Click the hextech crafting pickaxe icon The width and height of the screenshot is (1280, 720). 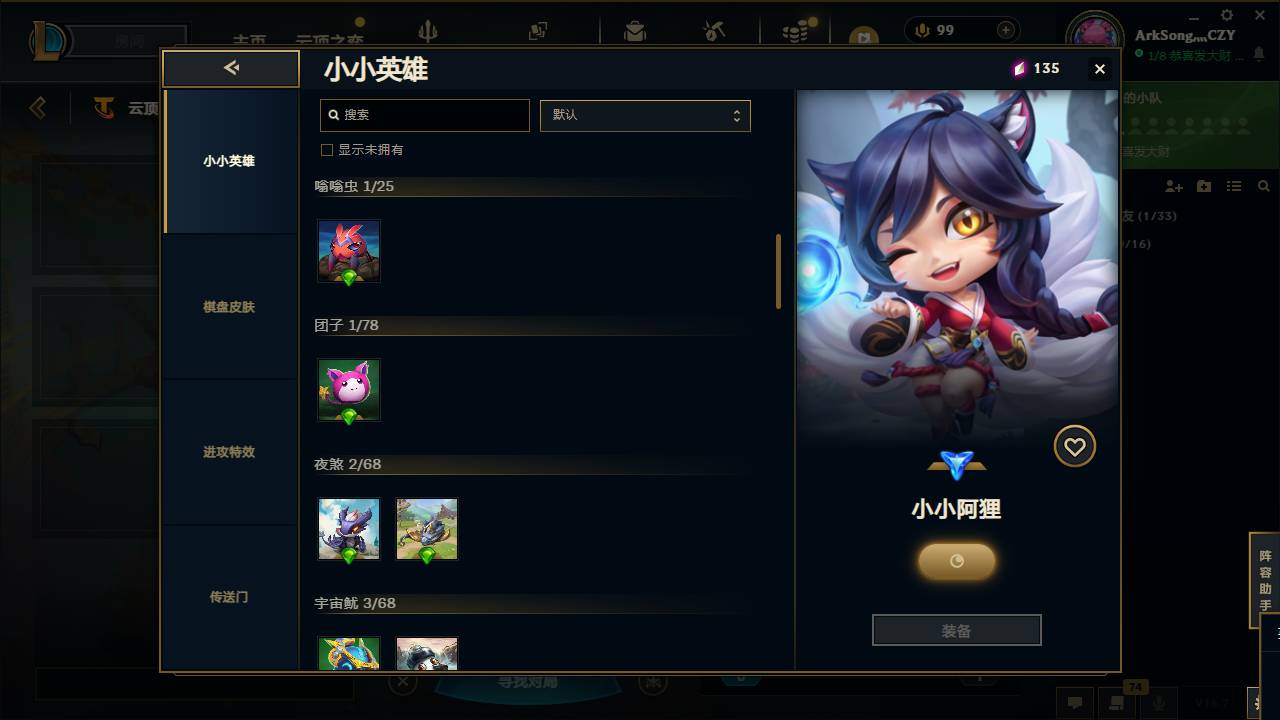[714, 31]
